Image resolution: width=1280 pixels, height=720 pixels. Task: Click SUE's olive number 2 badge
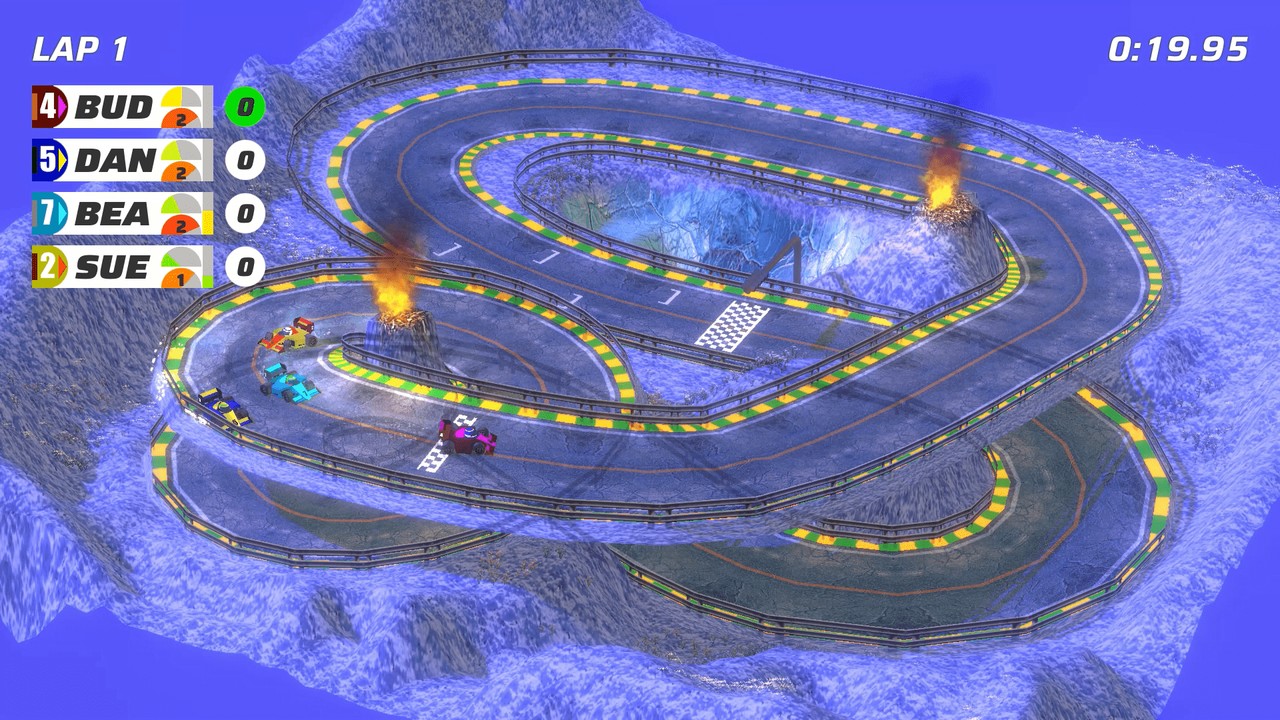[x=47, y=268]
